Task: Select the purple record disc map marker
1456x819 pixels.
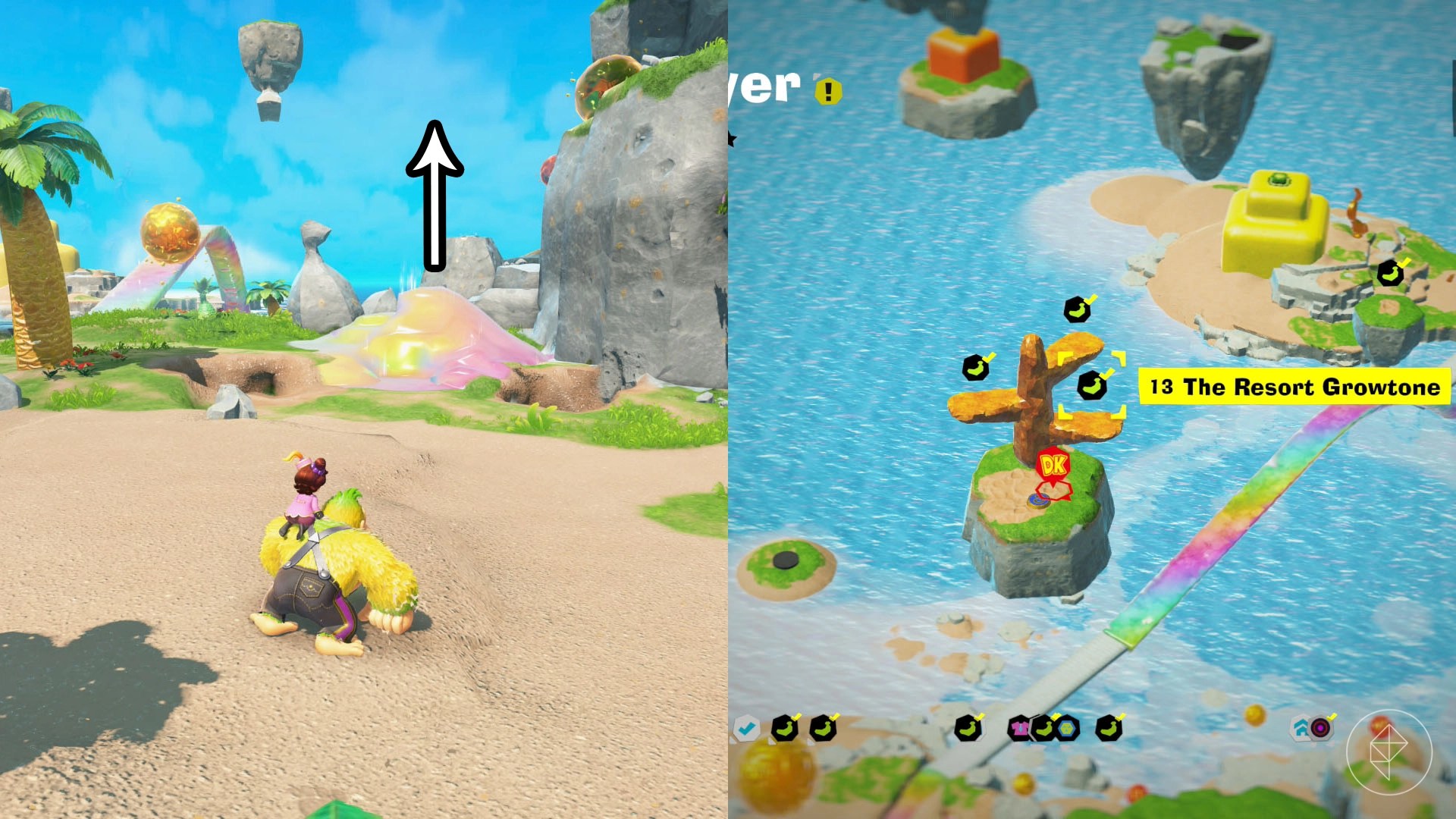Action: click(x=1320, y=729)
